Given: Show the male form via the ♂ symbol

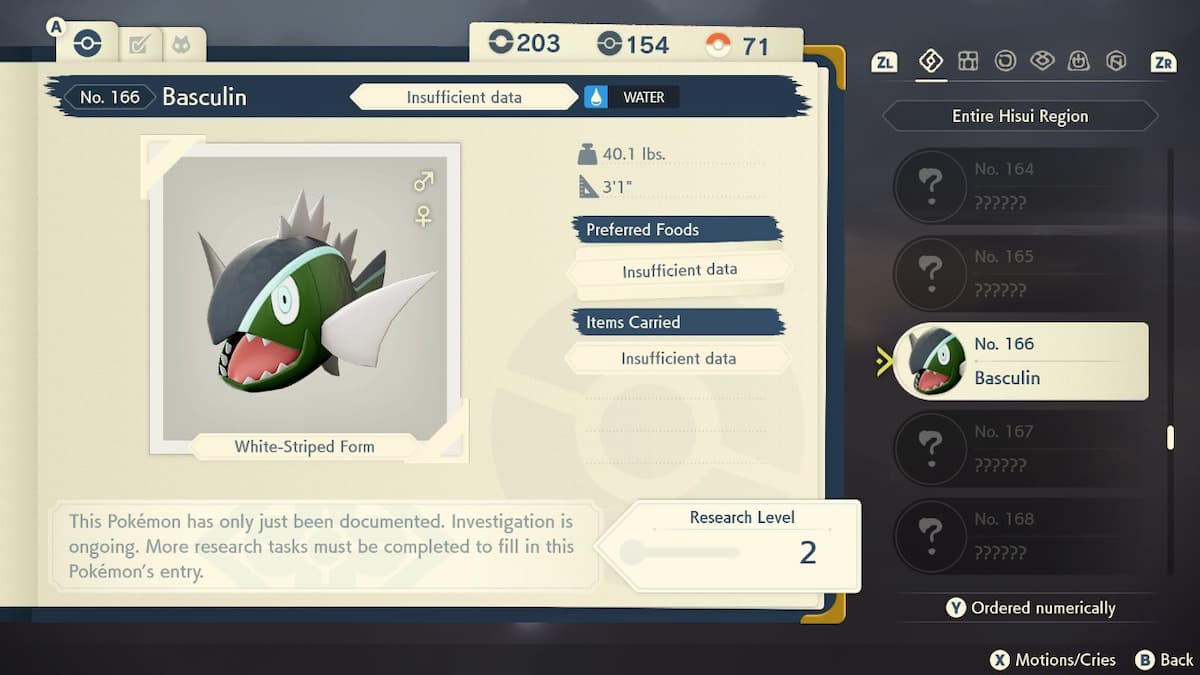Looking at the screenshot, I should (x=423, y=182).
